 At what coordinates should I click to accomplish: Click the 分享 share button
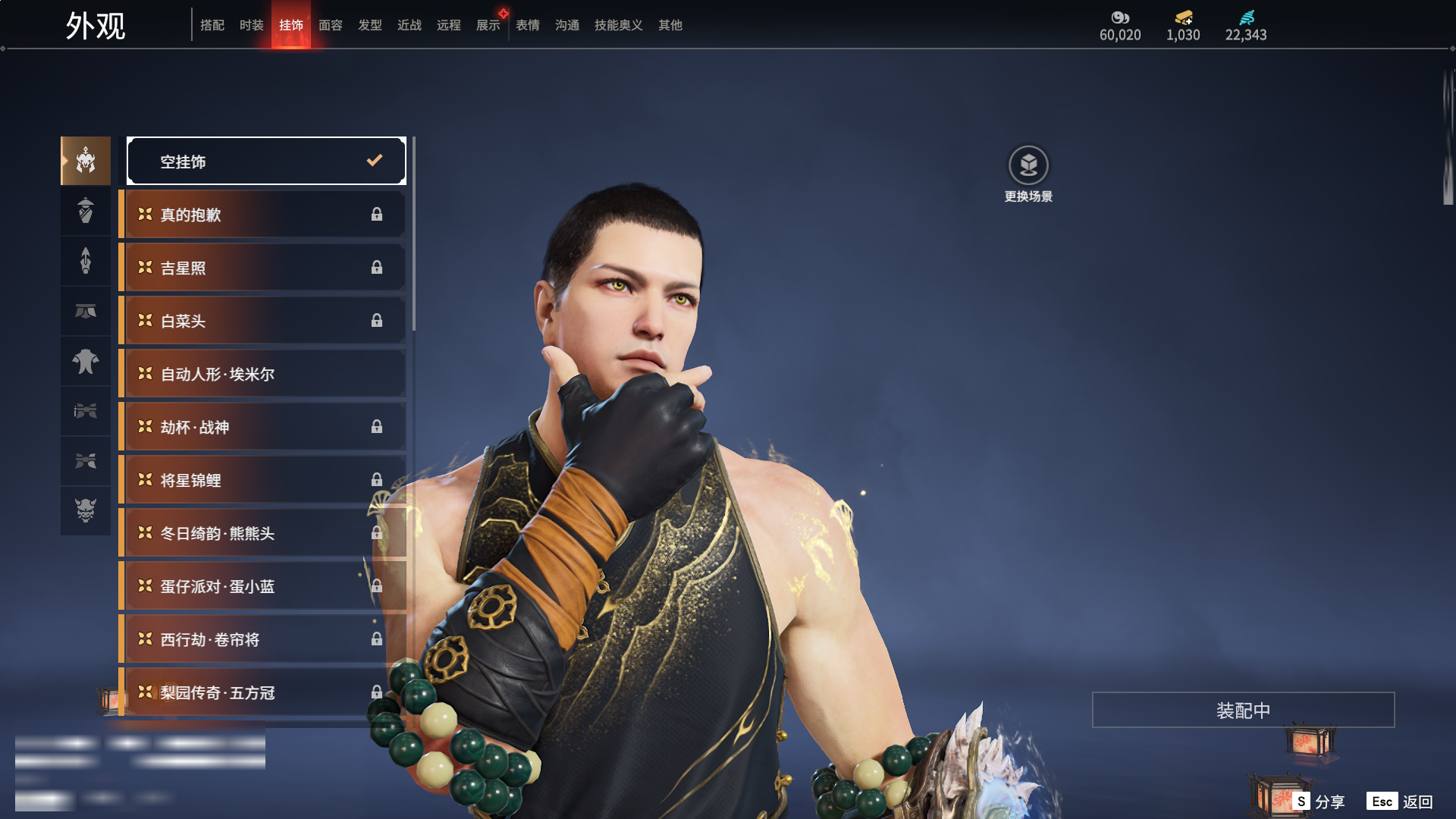click(x=1319, y=802)
